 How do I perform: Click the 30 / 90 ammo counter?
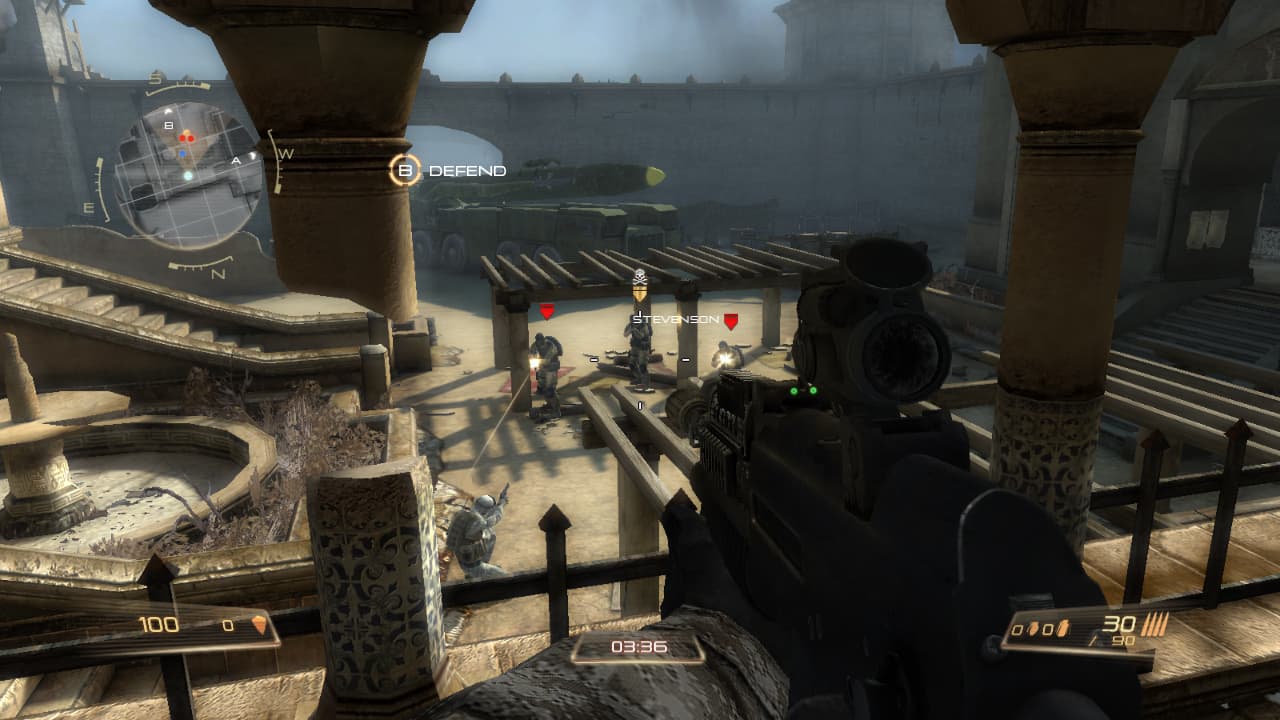(1122, 631)
